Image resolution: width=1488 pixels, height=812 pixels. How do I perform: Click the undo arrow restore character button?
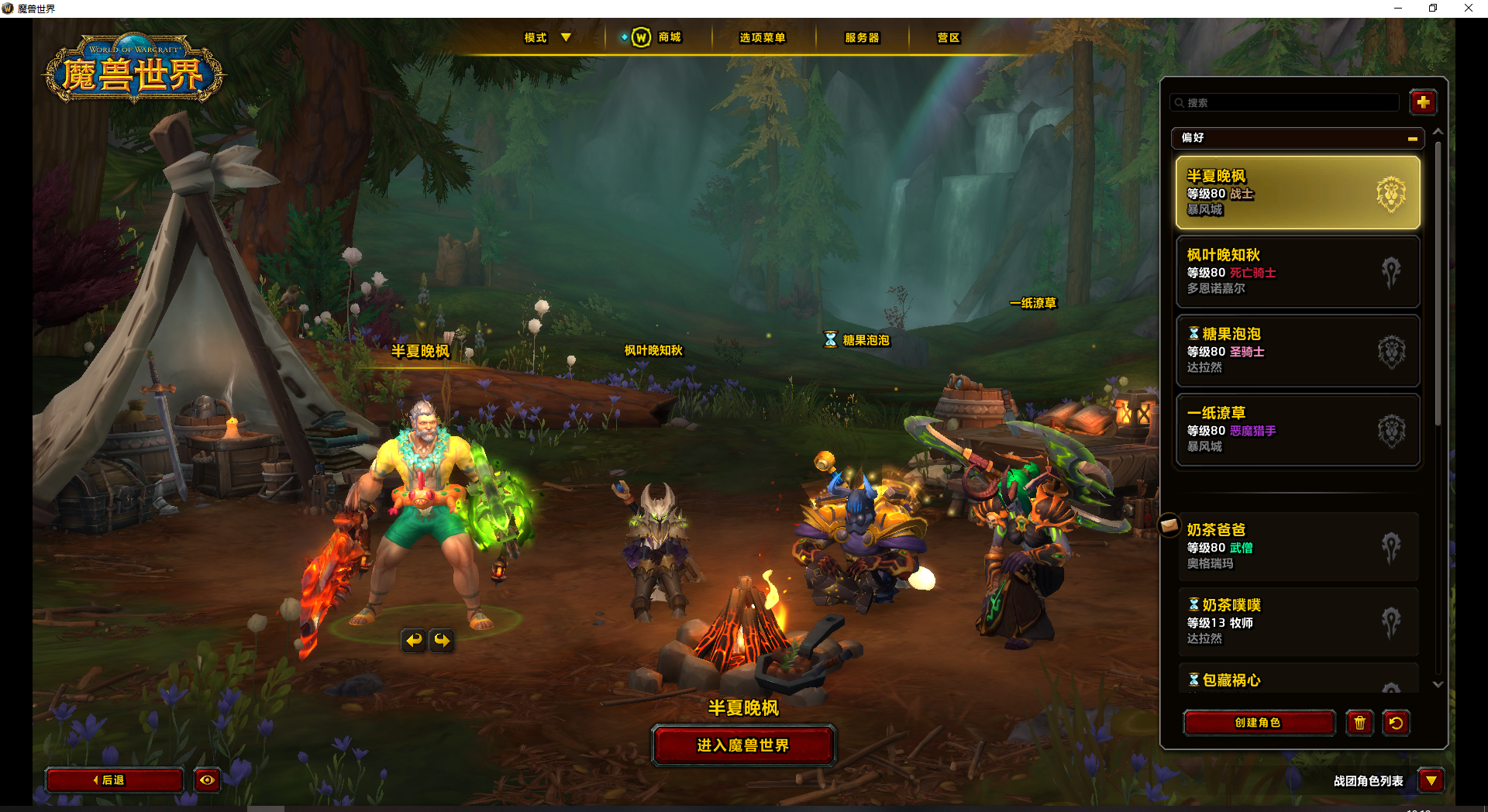pyautogui.click(x=1396, y=723)
